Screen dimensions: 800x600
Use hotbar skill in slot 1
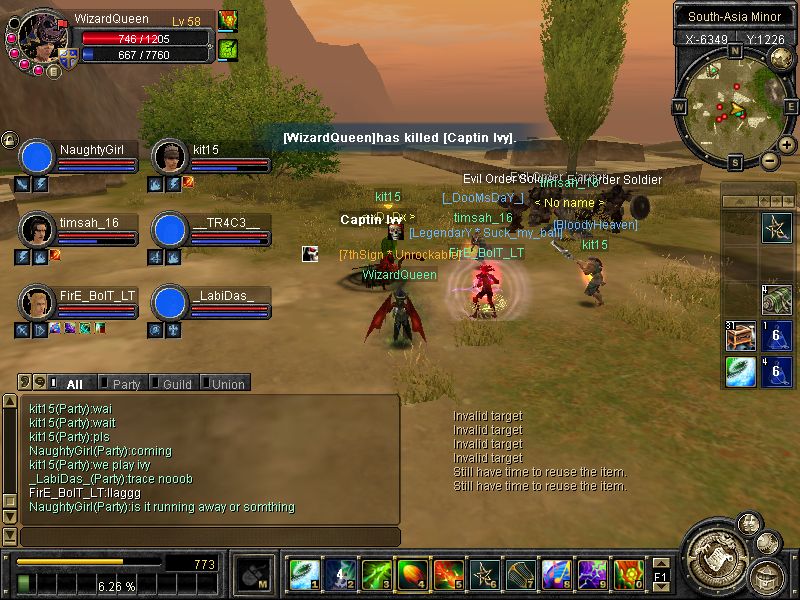click(x=303, y=574)
